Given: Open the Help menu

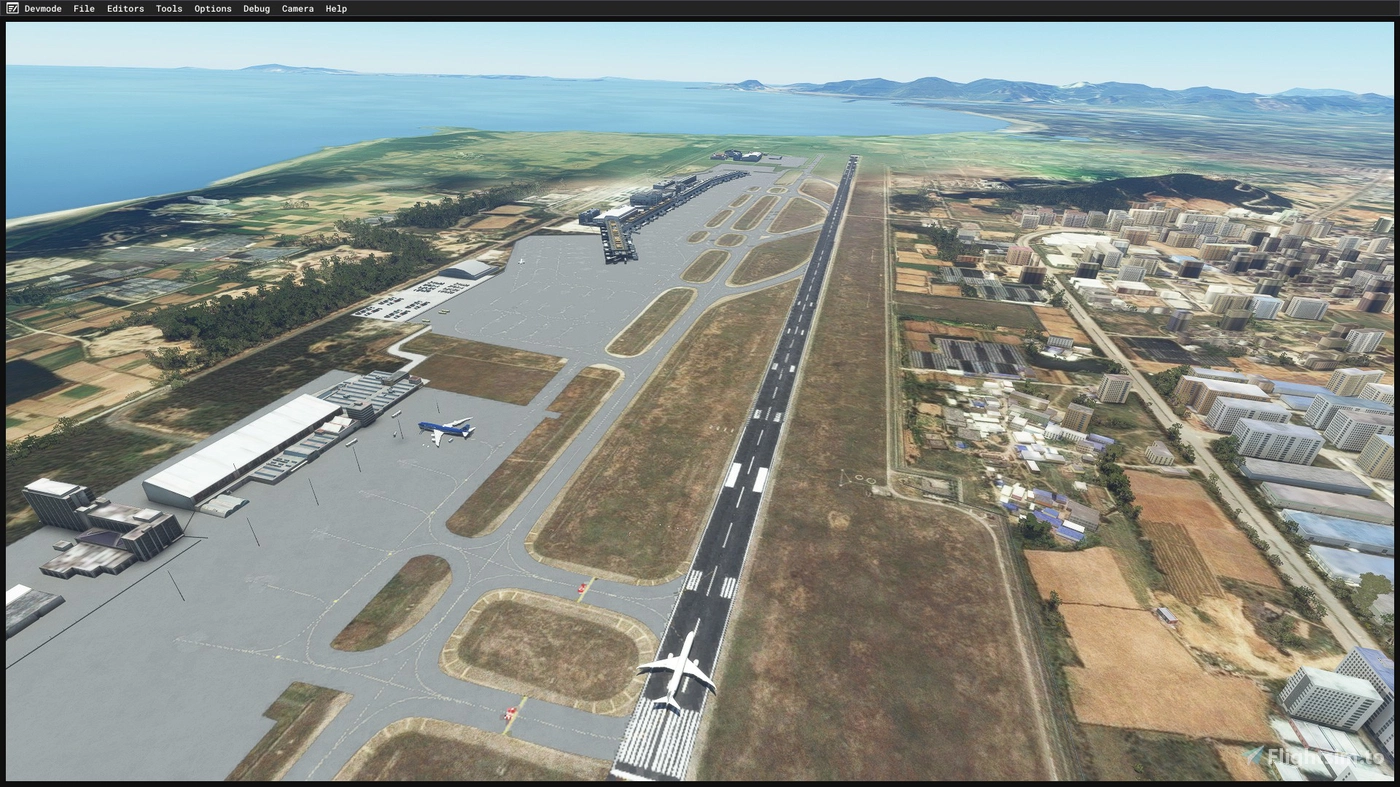Looking at the screenshot, I should 336,8.
